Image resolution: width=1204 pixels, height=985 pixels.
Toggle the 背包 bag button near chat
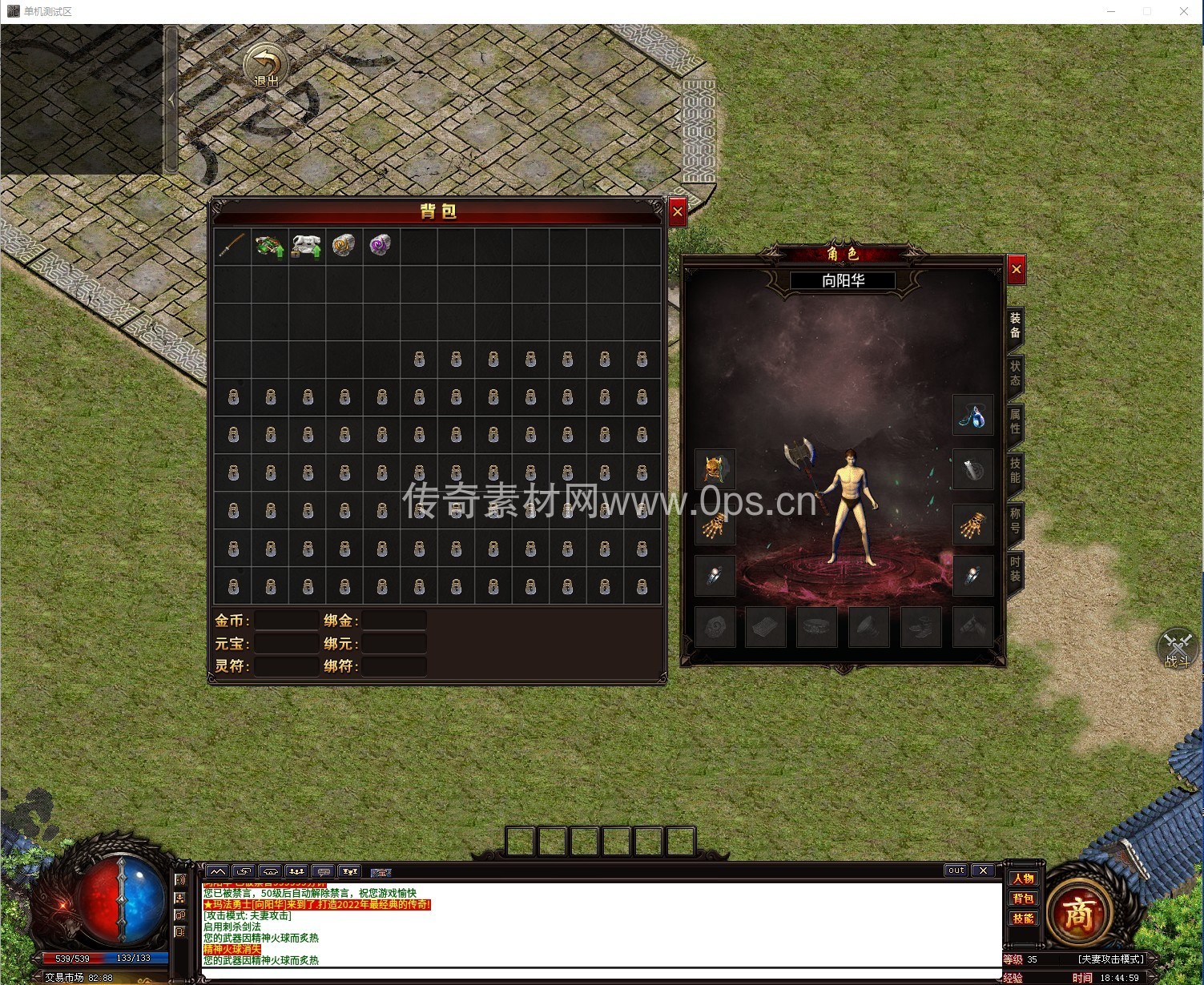click(1023, 899)
